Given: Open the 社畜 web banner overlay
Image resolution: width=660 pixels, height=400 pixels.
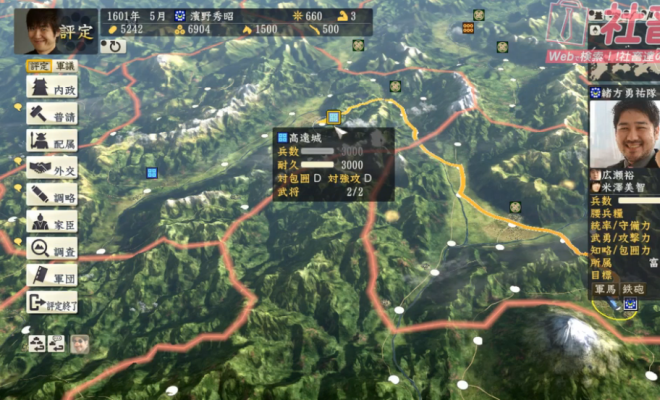Looking at the screenshot, I should (x=603, y=30).
